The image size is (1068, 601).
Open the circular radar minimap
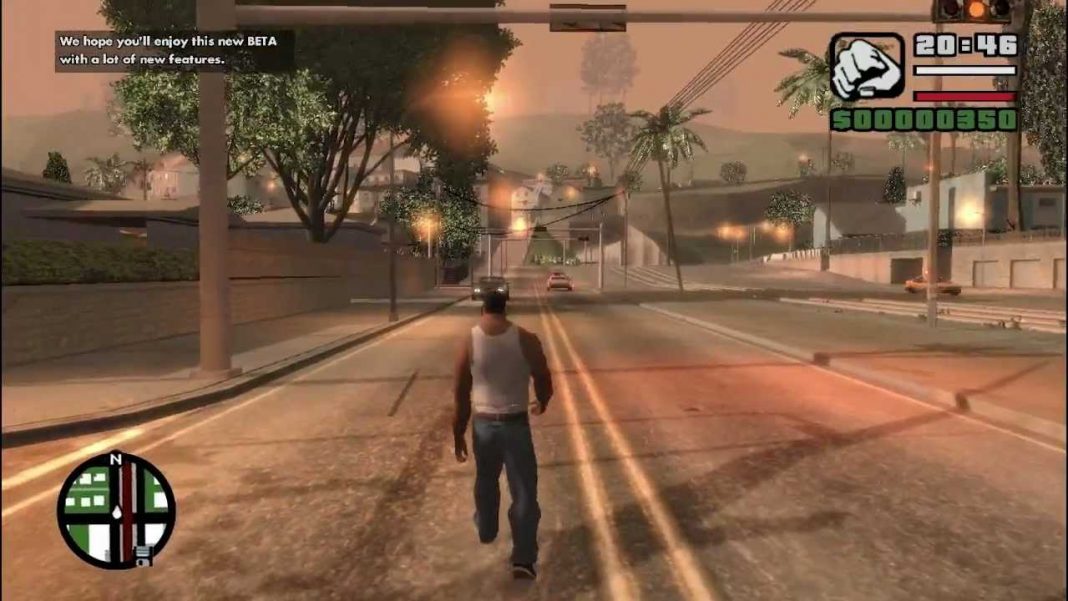coord(116,510)
